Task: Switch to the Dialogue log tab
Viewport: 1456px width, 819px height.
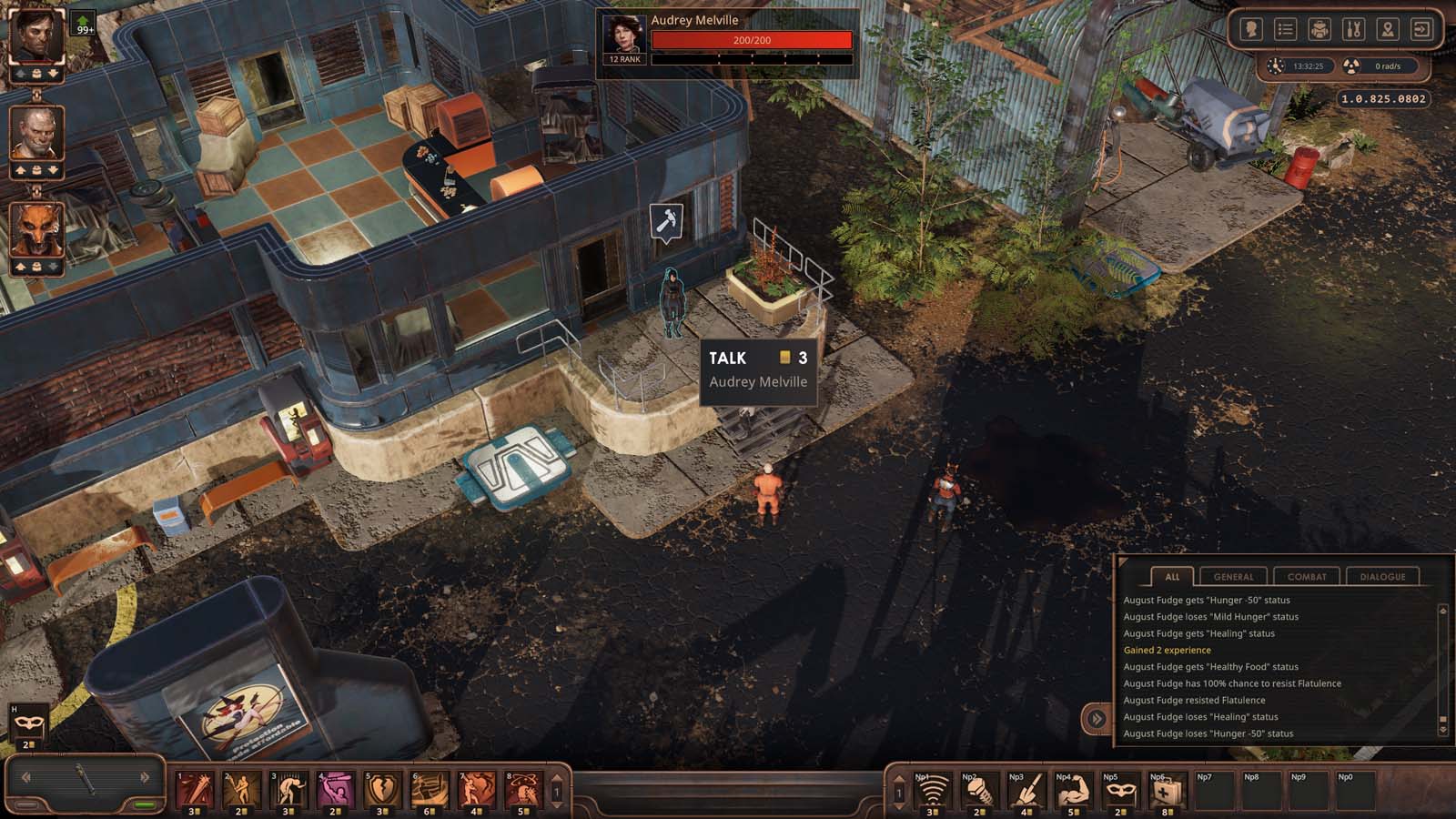Action: coord(1382,577)
